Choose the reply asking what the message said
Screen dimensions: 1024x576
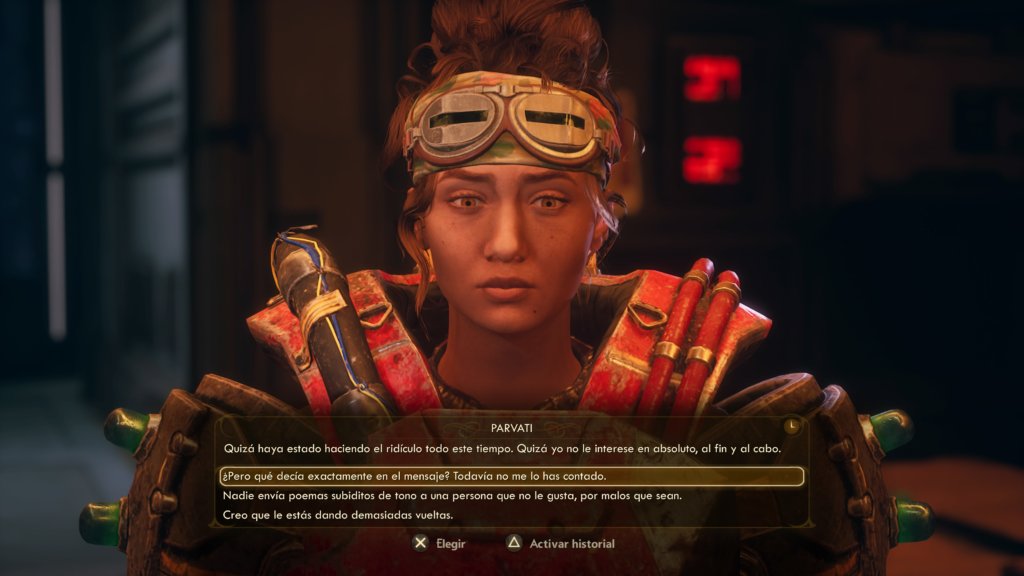coord(414,476)
